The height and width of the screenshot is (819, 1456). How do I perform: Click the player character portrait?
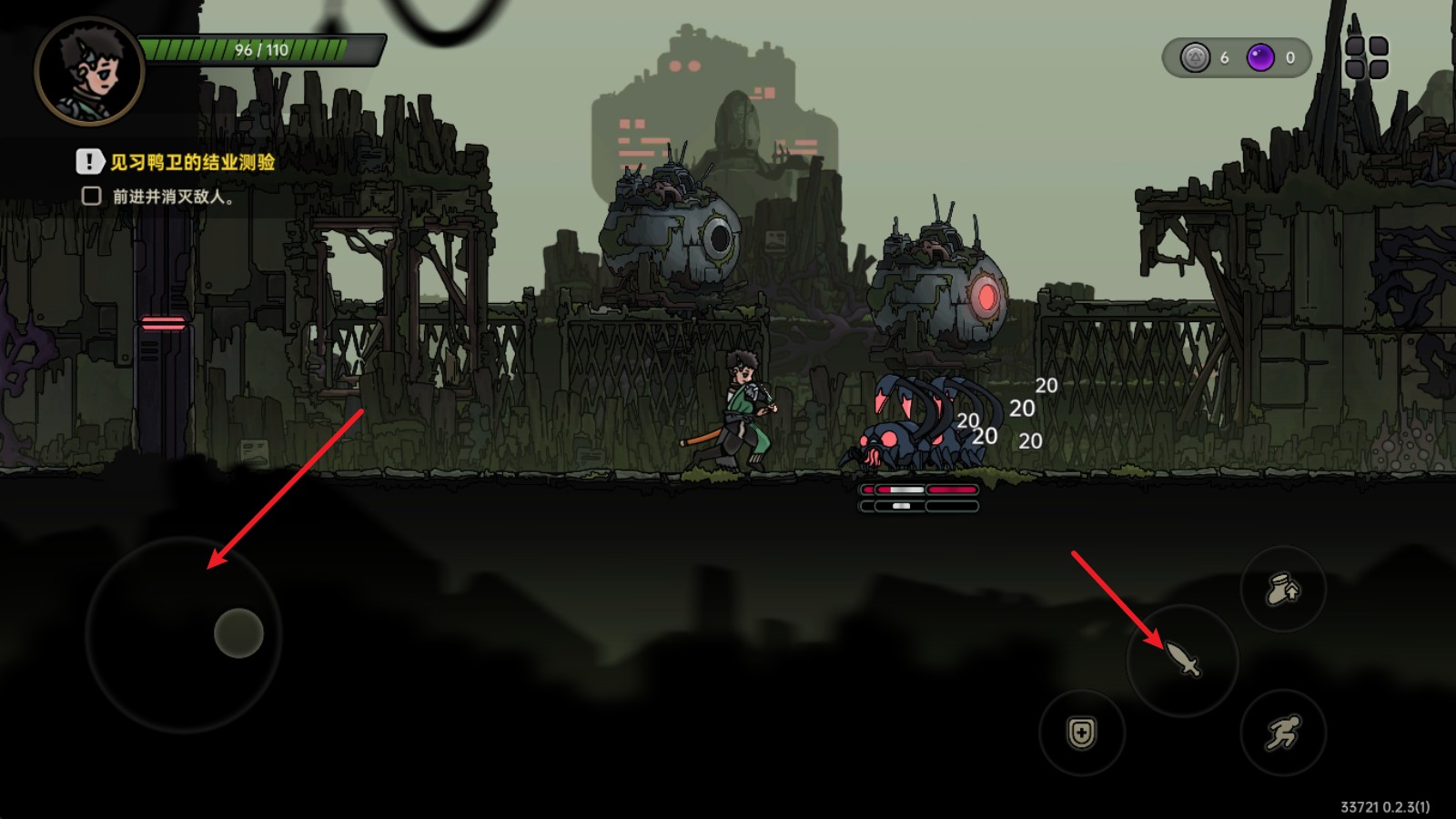point(88,71)
